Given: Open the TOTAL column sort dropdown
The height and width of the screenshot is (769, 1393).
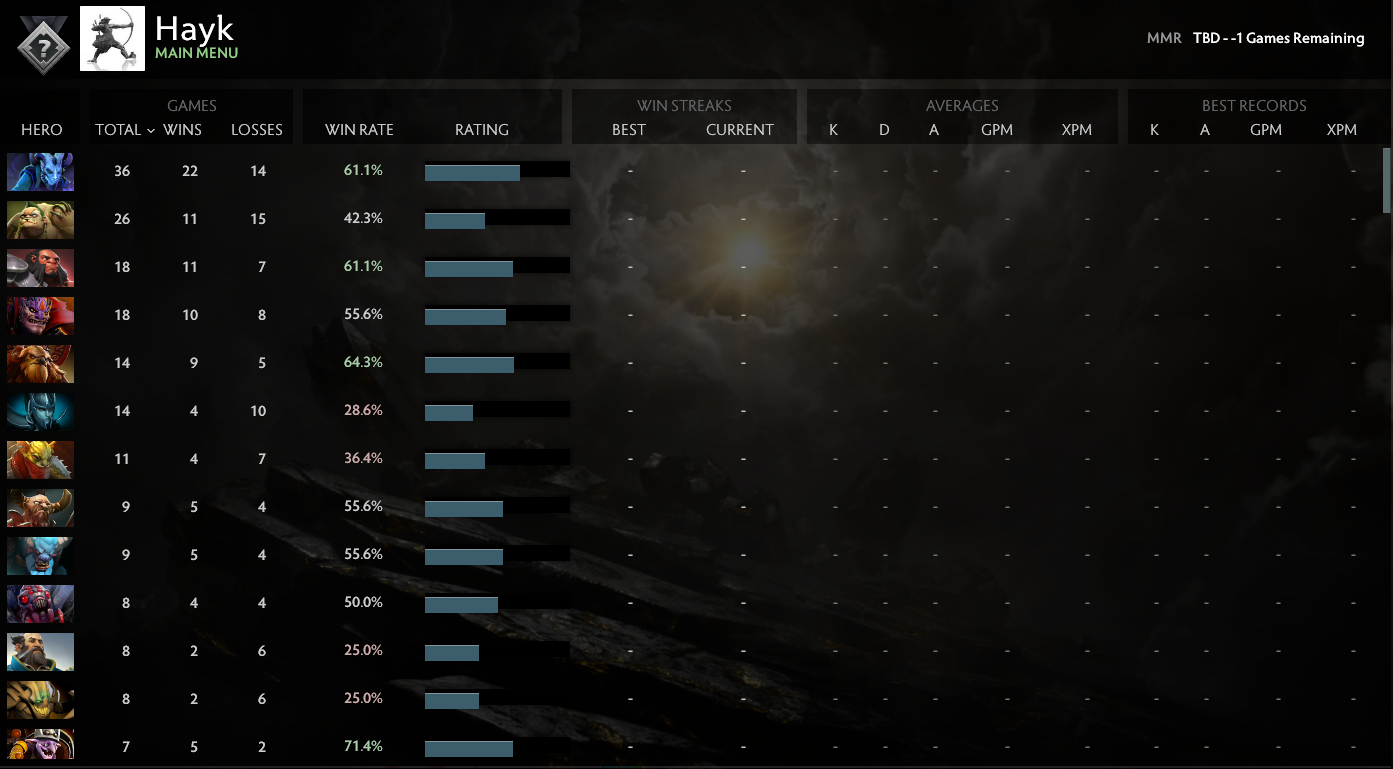Looking at the screenshot, I should pyautogui.click(x=122, y=129).
